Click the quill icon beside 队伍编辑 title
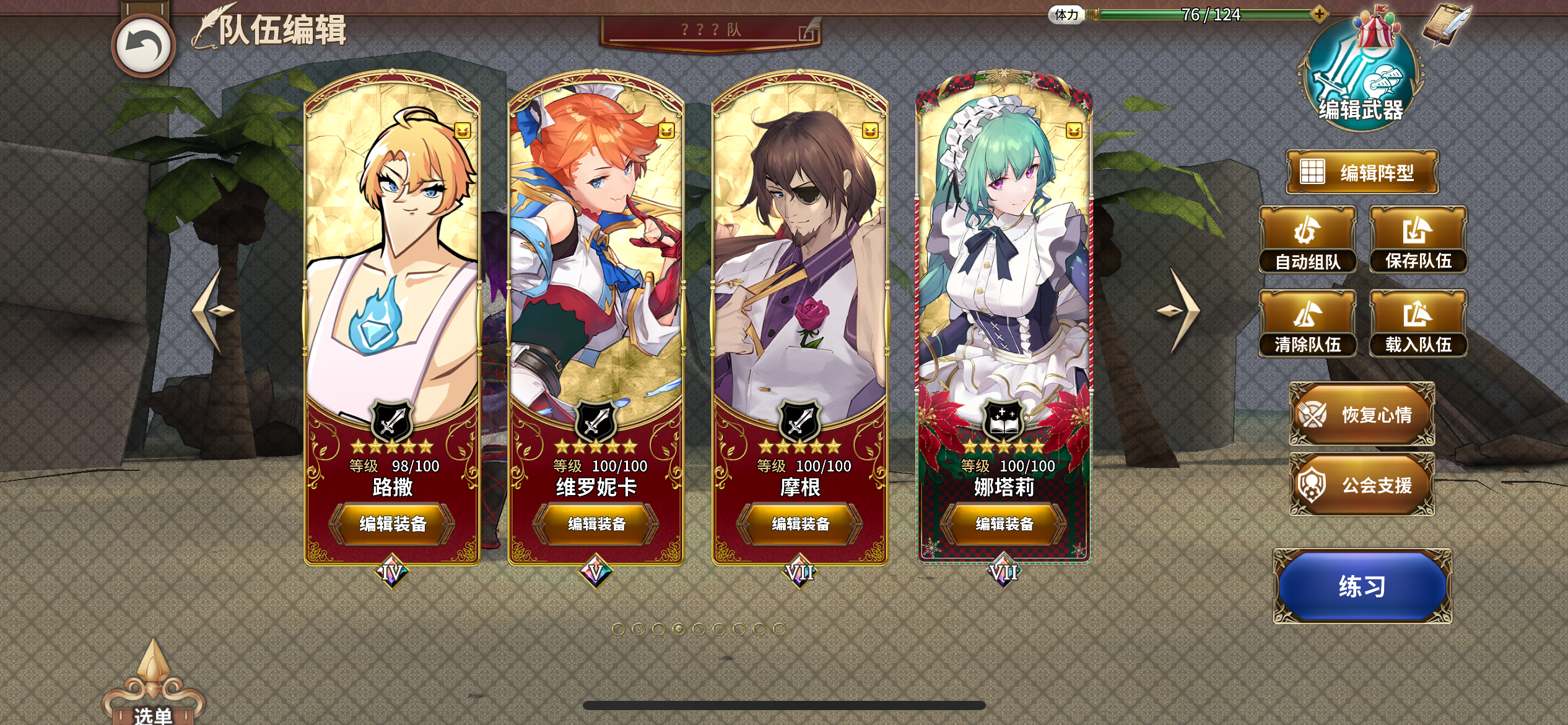The height and width of the screenshot is (725, 1568). click(210, 25)
